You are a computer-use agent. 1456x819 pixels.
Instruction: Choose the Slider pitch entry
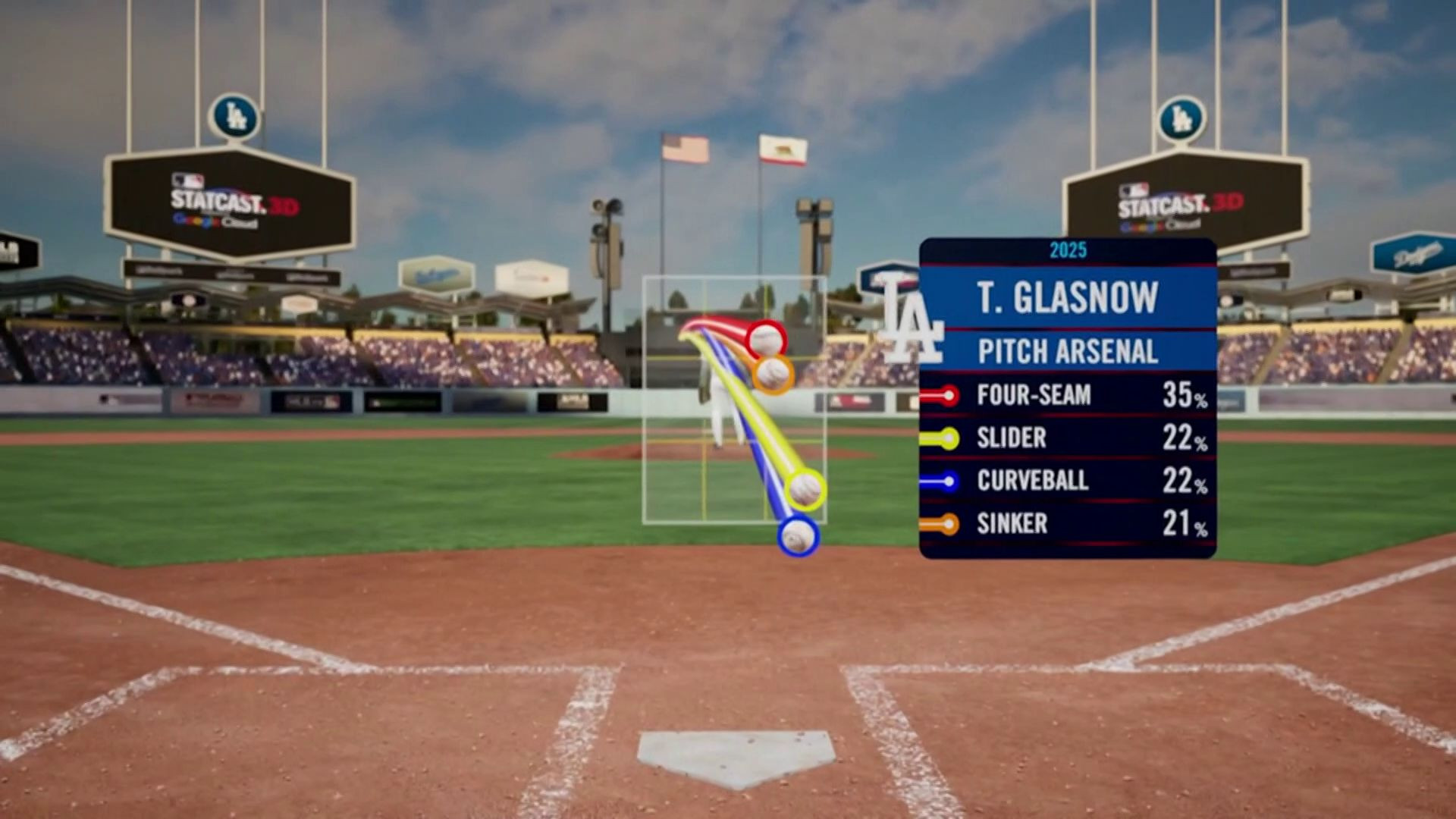pos(1067,438)
